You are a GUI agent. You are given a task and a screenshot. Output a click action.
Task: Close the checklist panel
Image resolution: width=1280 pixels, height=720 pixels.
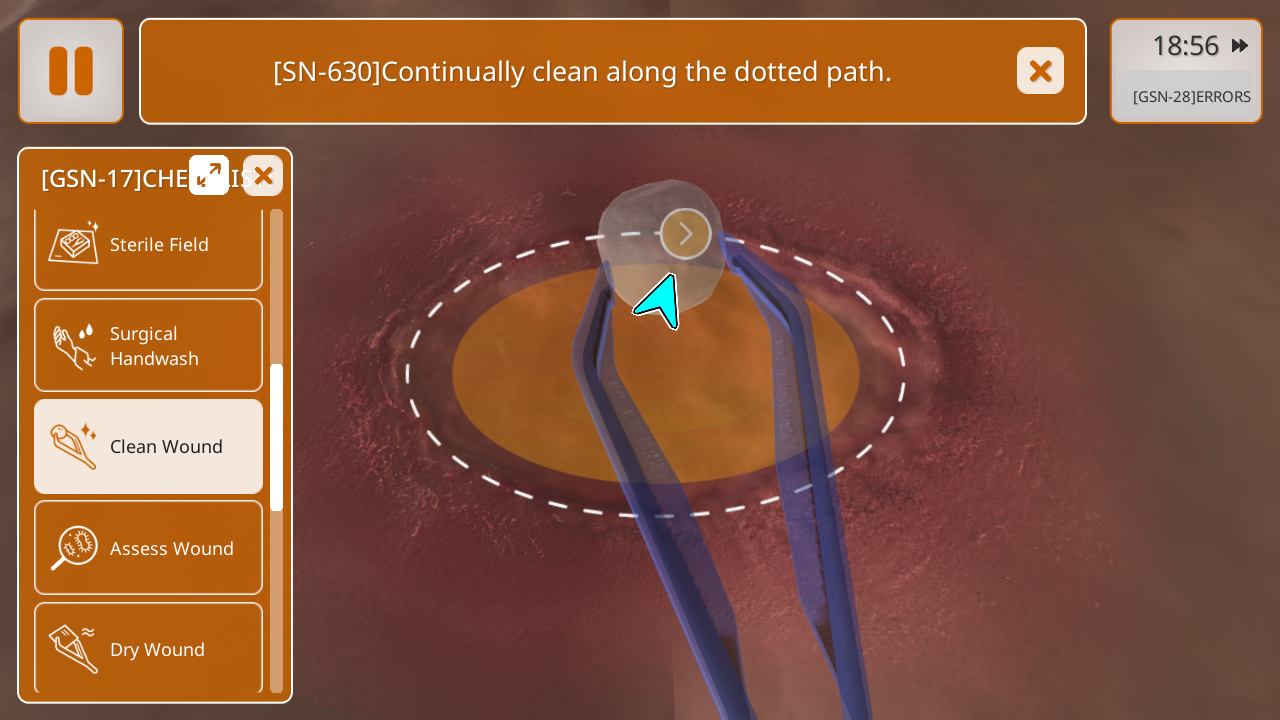click(263, 176)
